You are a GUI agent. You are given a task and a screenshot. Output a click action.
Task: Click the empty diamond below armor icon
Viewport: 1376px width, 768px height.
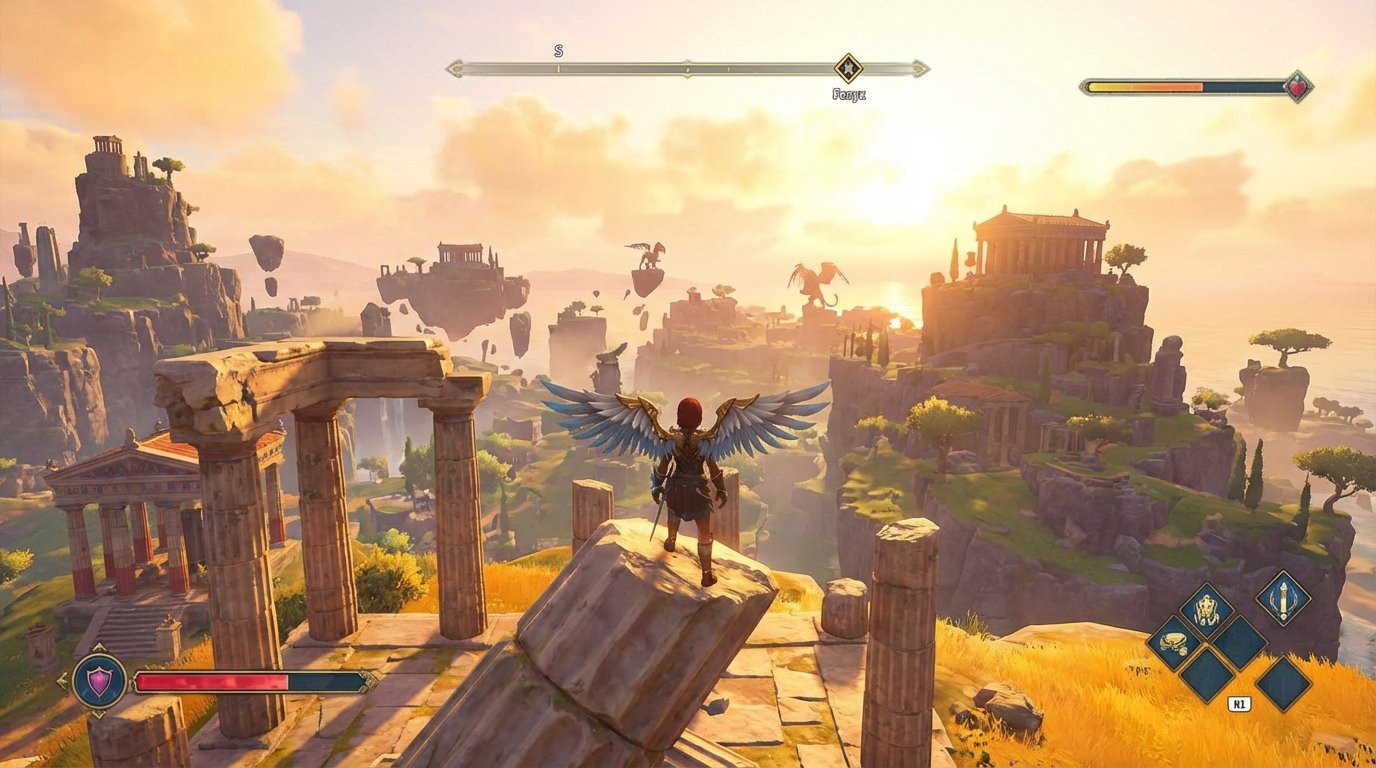[1240, 643]
